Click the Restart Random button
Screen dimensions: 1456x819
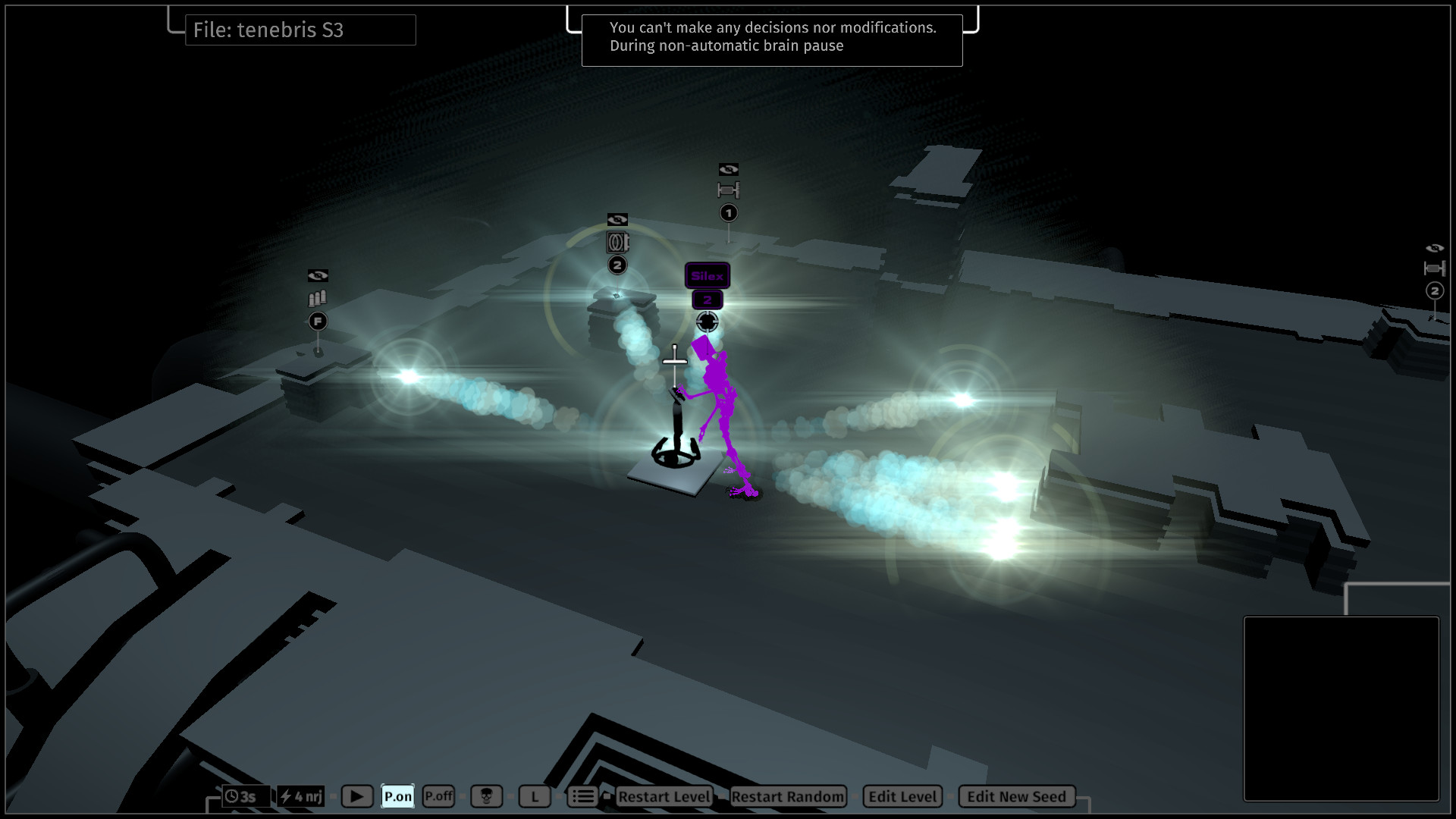787,796
